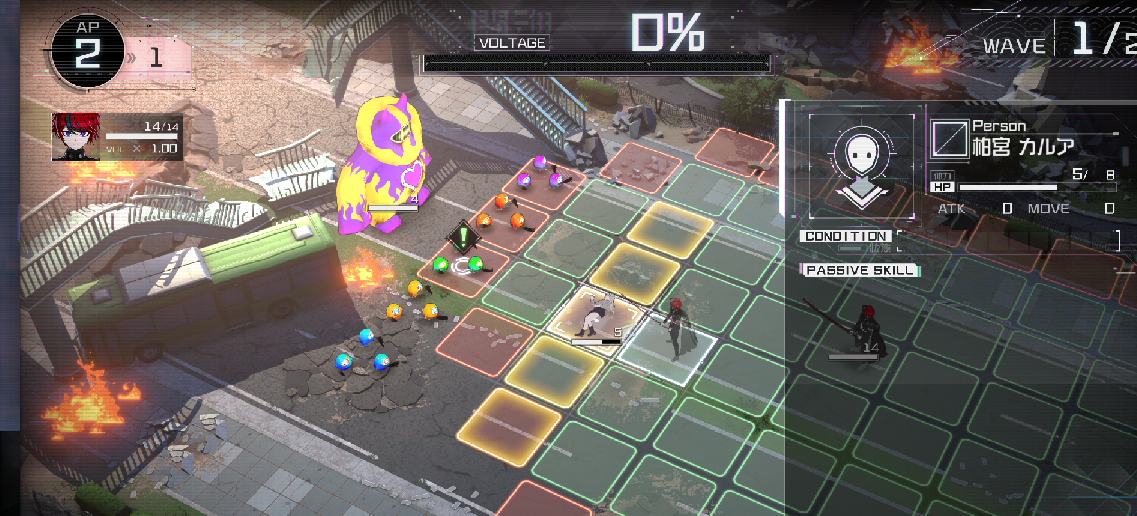This screenshot has height=516, width=1137.
Task: Click the Person silhouette icon in info panel
Action: click(x=861, y=163)
